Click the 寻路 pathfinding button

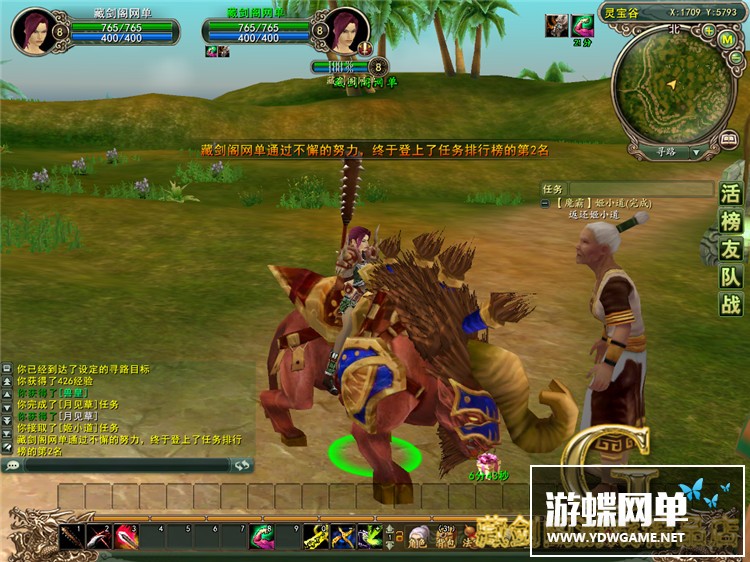pos(665,153)
